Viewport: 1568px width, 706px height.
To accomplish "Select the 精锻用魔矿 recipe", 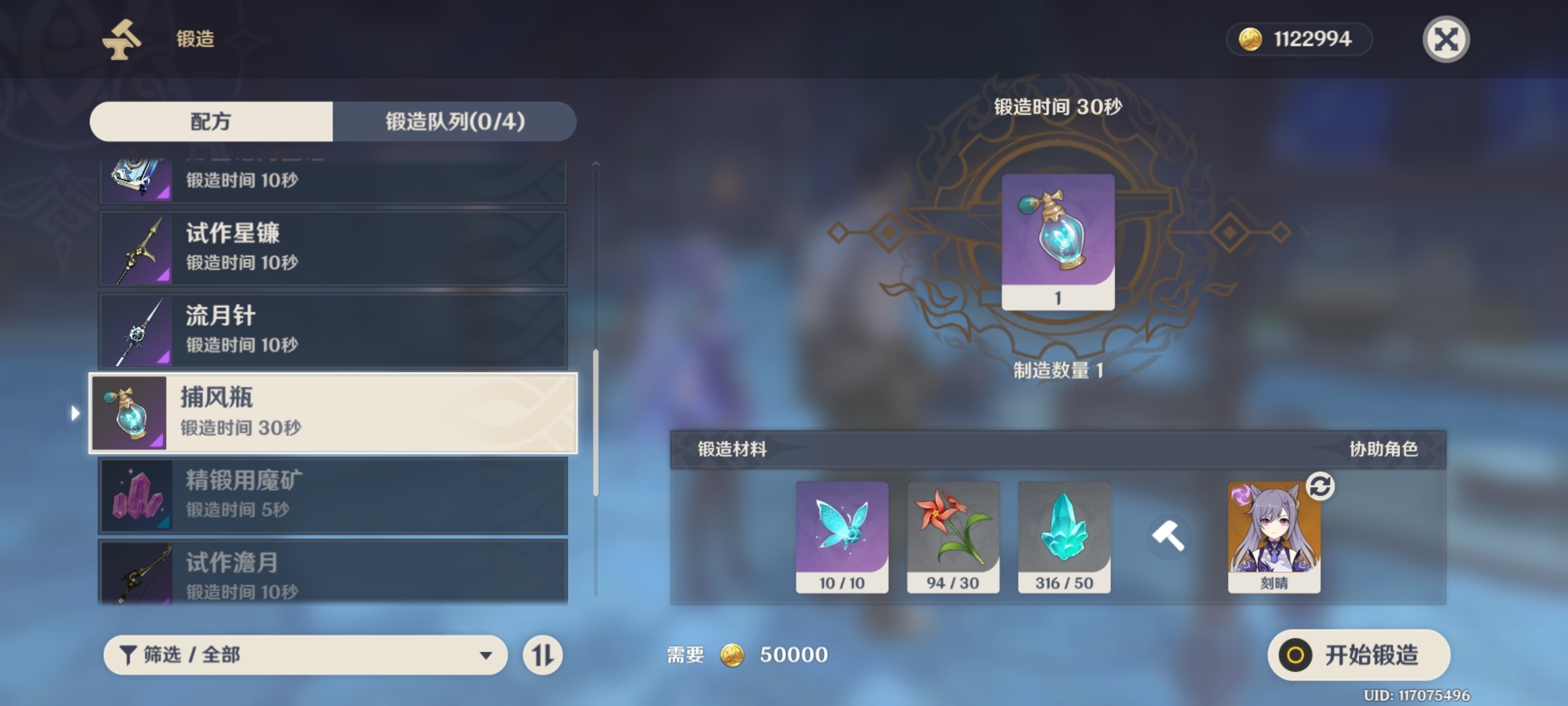I will (333, 496).
